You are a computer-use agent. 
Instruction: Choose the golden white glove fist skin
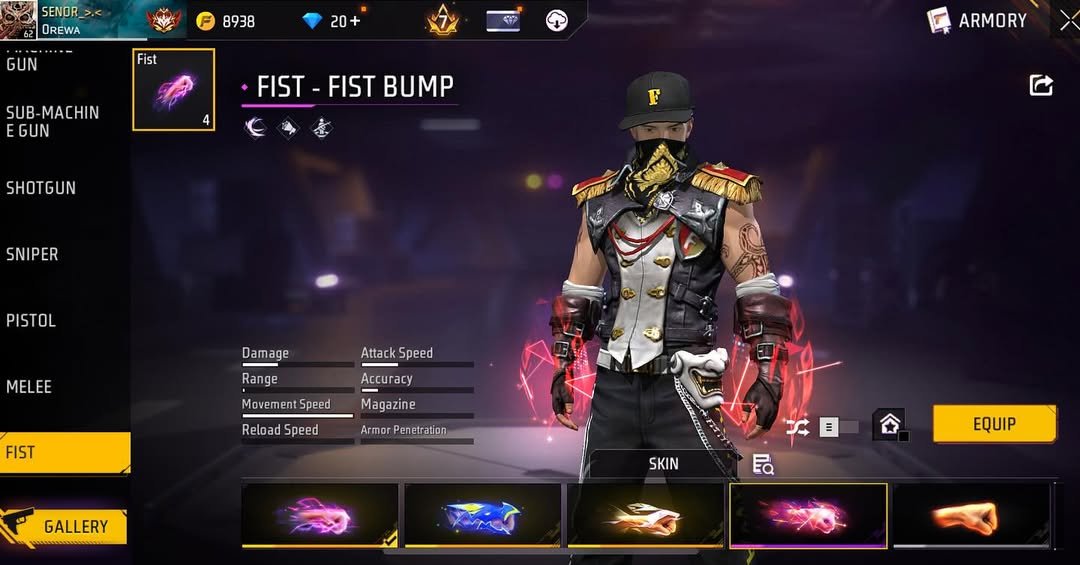[645, 516]
